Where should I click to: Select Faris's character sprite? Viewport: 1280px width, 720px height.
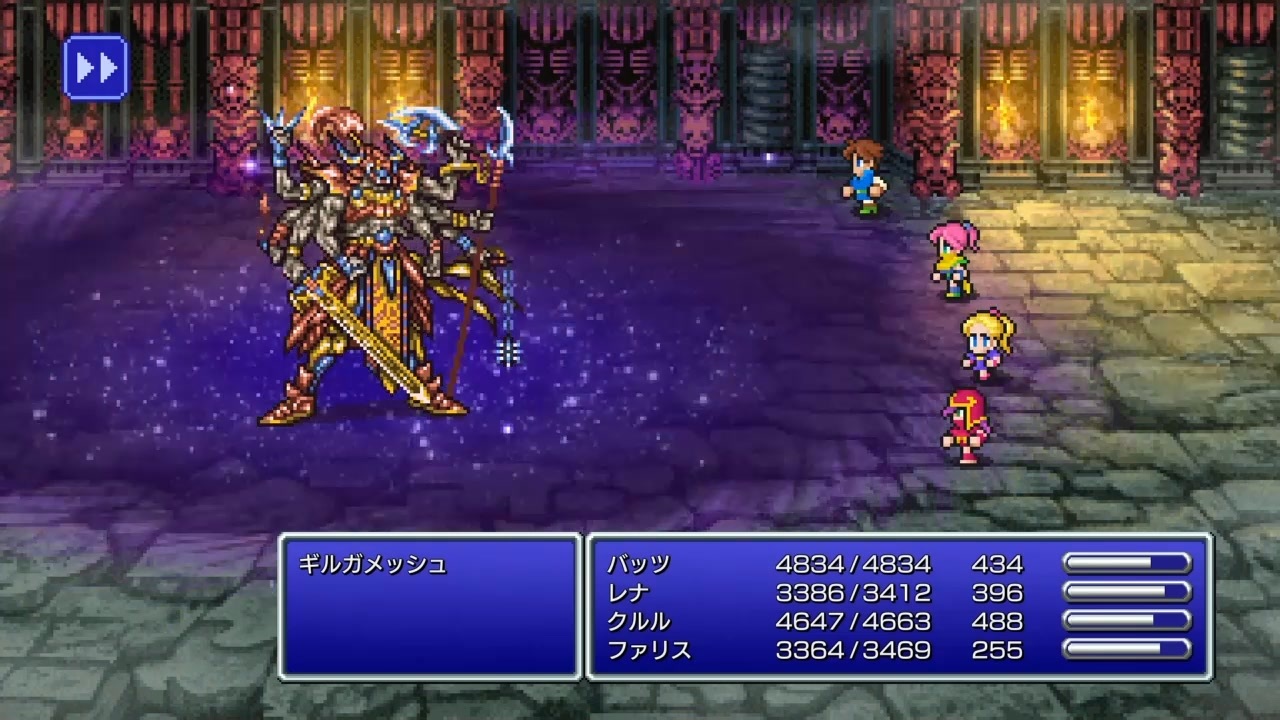coord(963,425)
